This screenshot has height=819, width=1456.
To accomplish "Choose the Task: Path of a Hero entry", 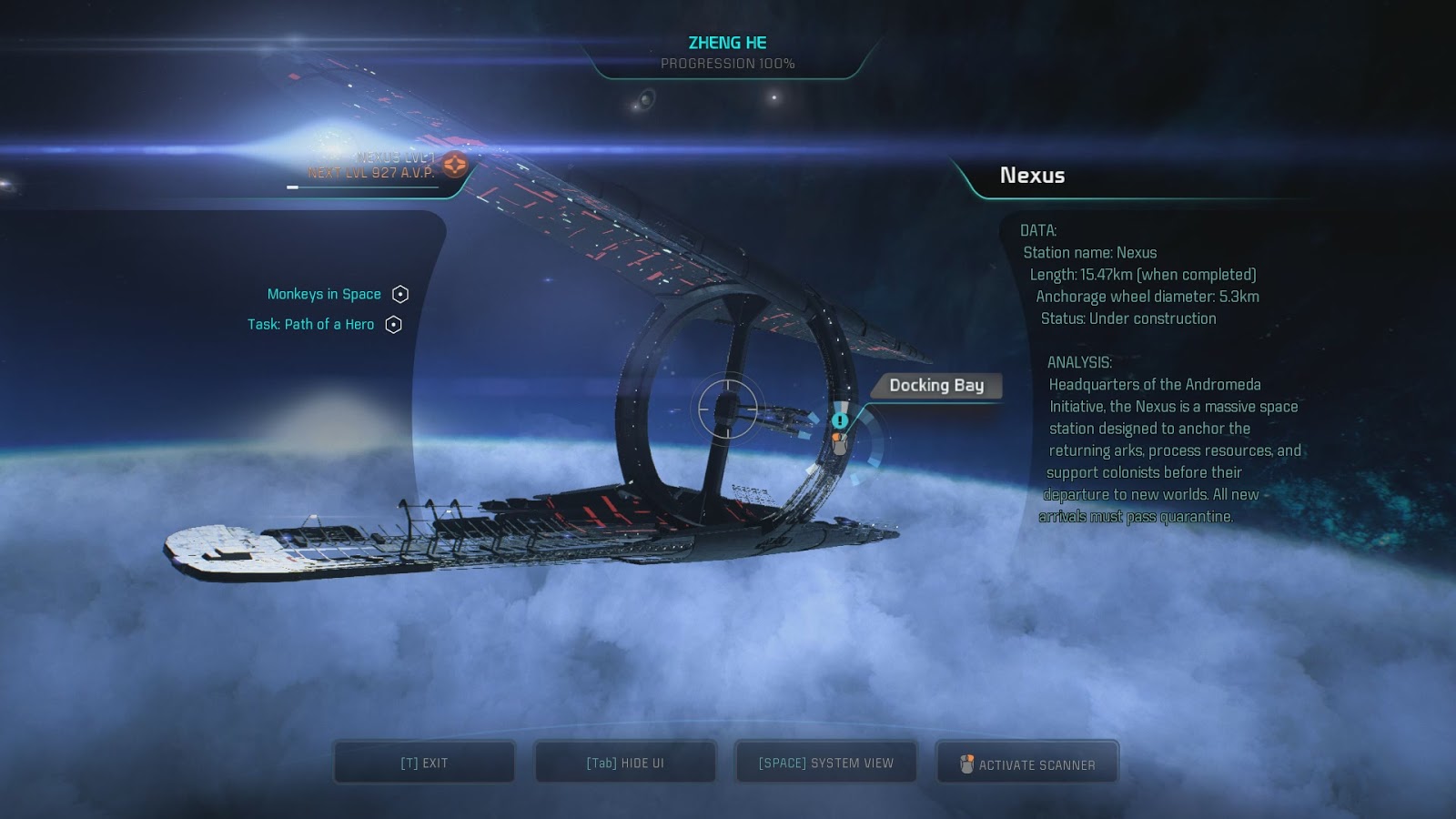I will coord(310,324).
